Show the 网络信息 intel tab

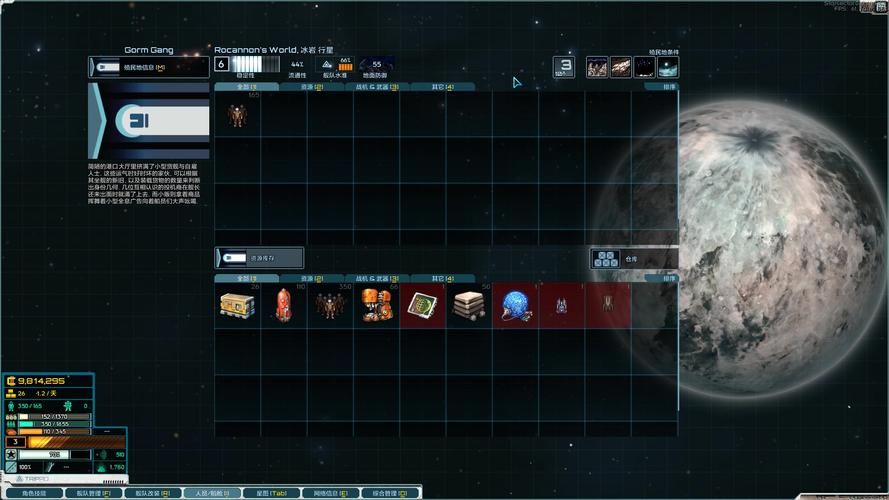click(x=330, y=493)
